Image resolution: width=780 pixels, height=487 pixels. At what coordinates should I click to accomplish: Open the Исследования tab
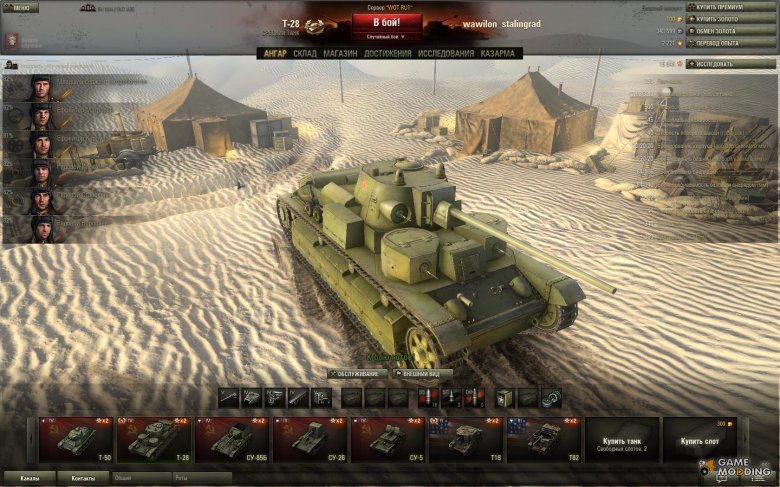(x=446, y=54)
